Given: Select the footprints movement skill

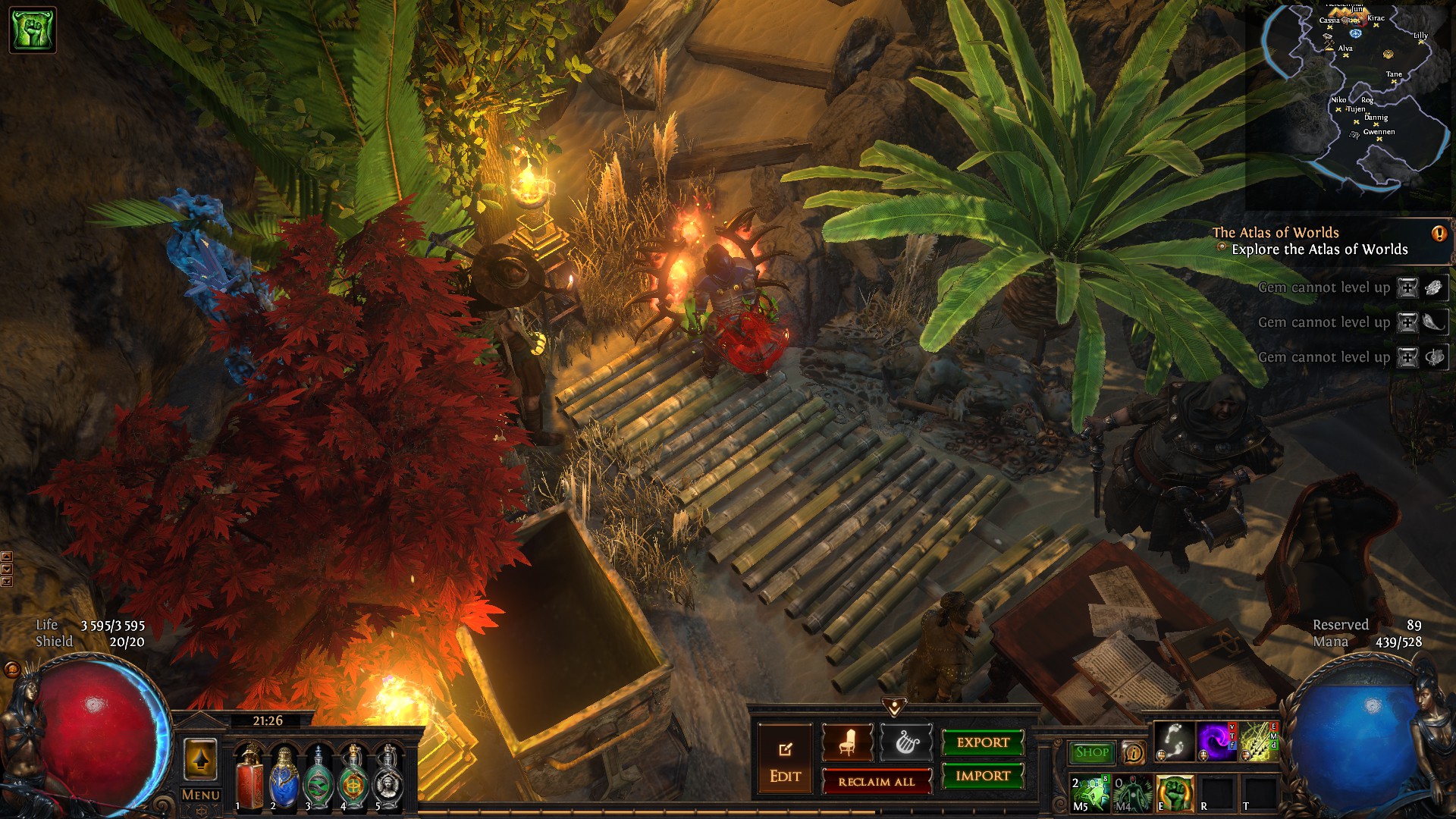Looking at the screenshot, I should pos(1175,741).
